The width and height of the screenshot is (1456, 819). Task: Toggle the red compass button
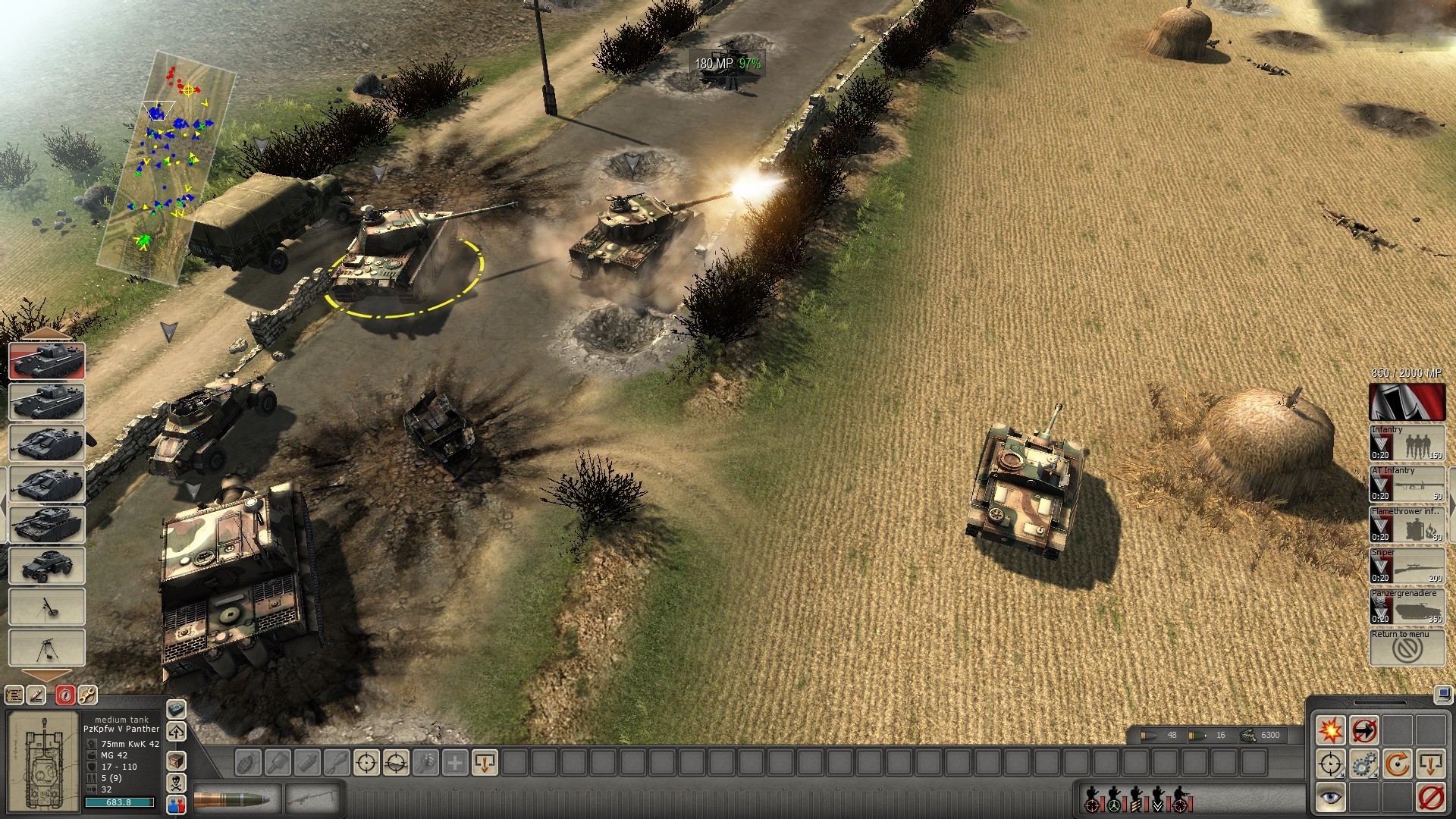pyautogui.click(x=64, y=695)
